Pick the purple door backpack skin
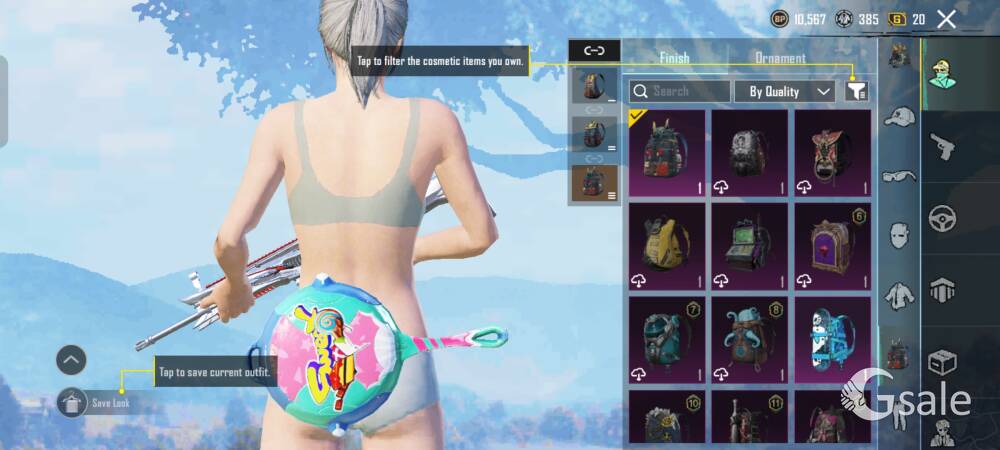This screenshot has width=1000, height=450. pyautogui.click(x=832, y=246)
